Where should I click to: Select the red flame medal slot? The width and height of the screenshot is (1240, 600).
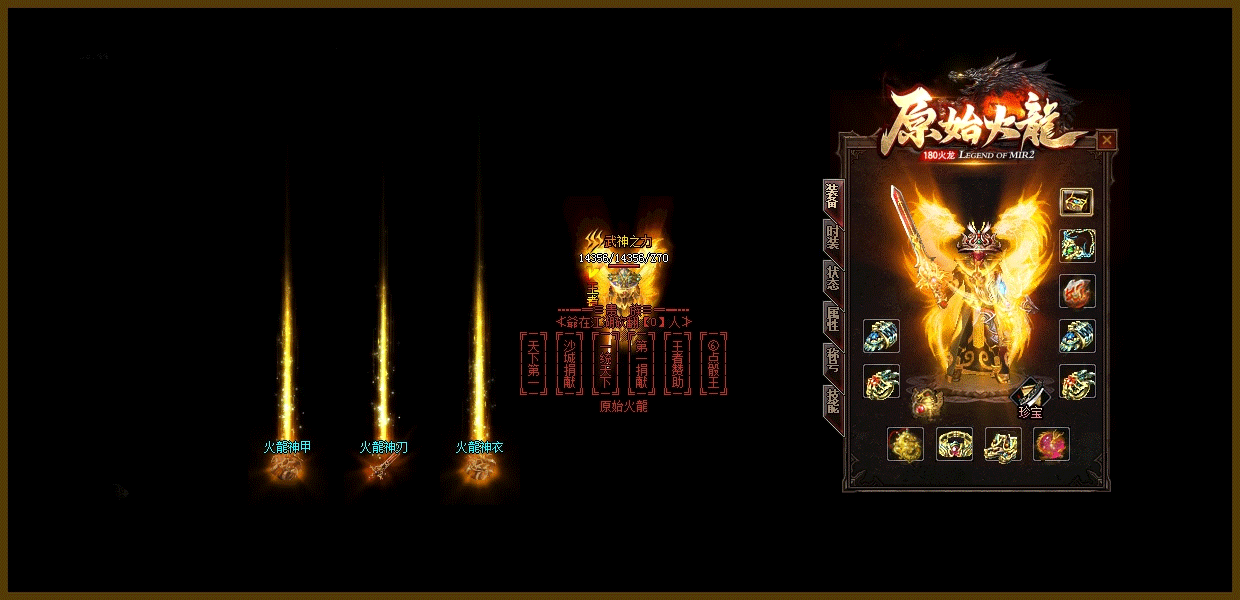pos(1077,291)
